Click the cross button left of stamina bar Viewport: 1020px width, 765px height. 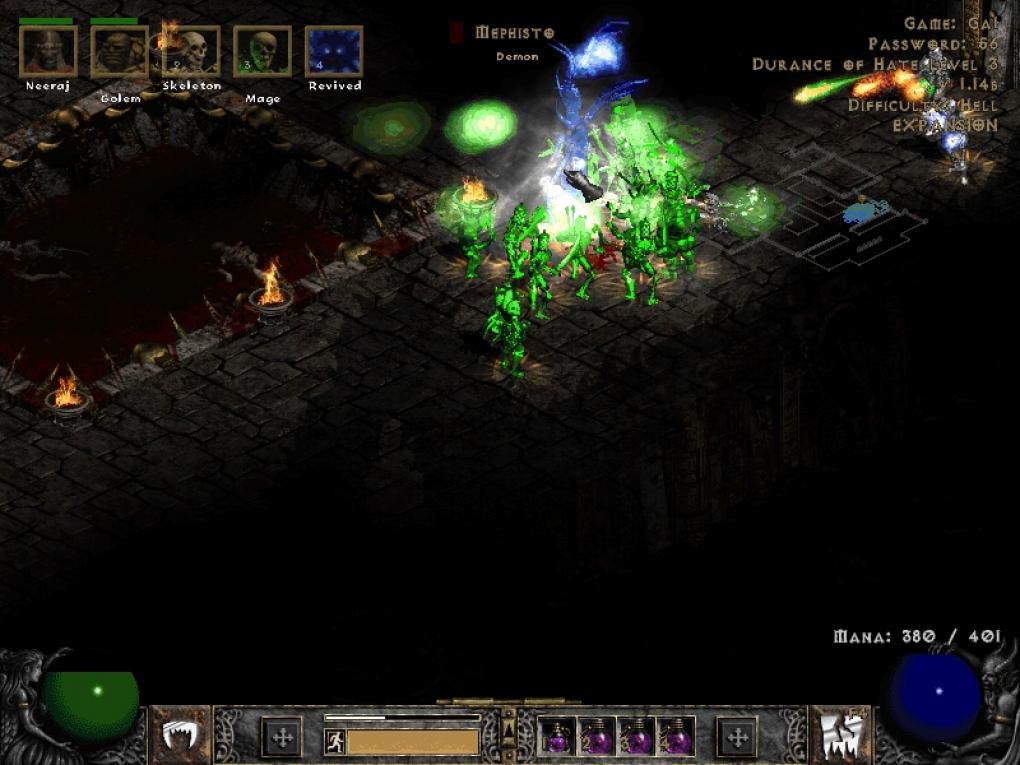pos(281,738)
